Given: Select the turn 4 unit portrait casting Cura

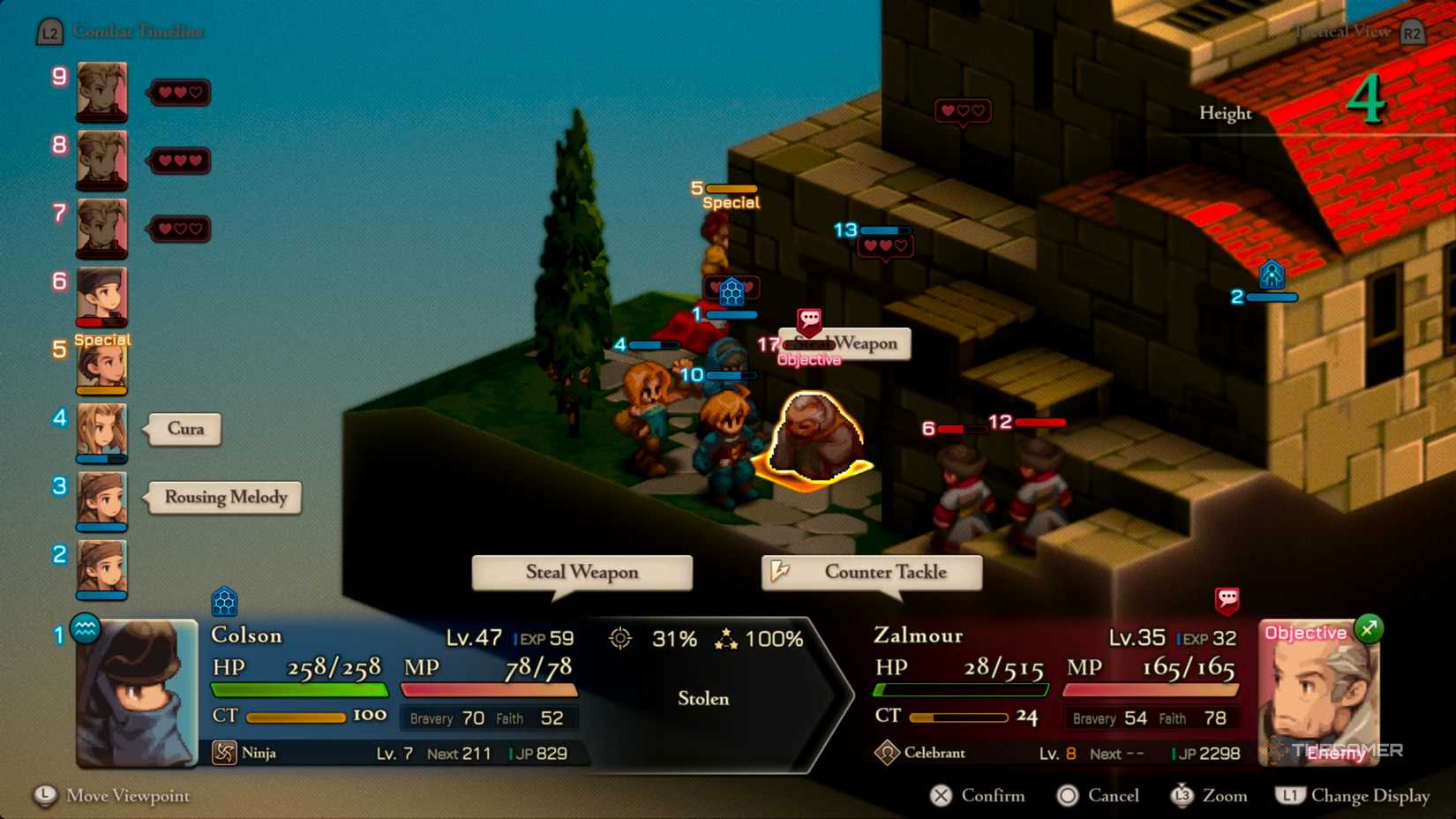Looking at the screenshot, I should (x=101, y=432).
